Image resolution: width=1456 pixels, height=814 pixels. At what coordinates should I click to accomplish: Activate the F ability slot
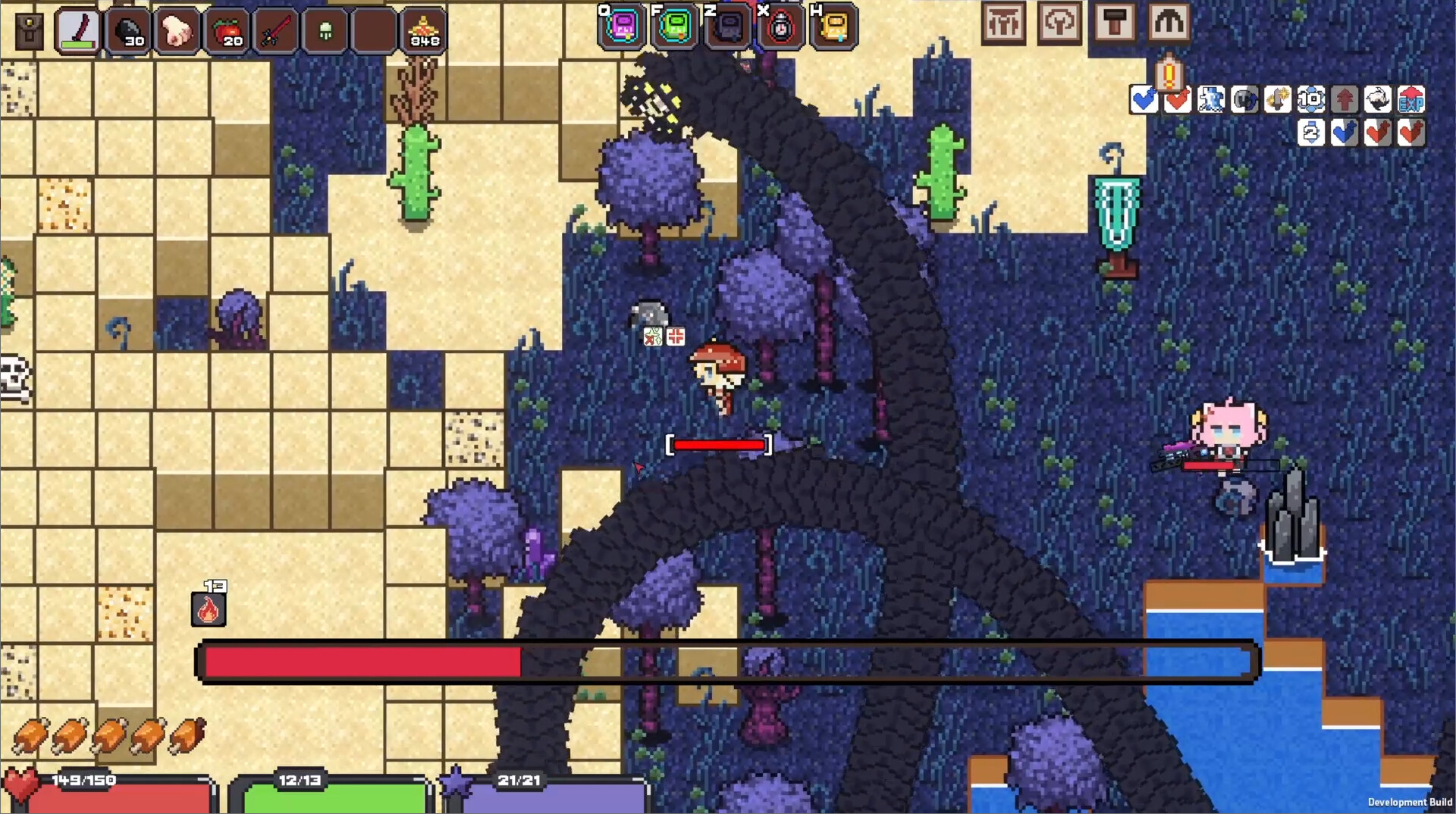(x=675, y=29)
